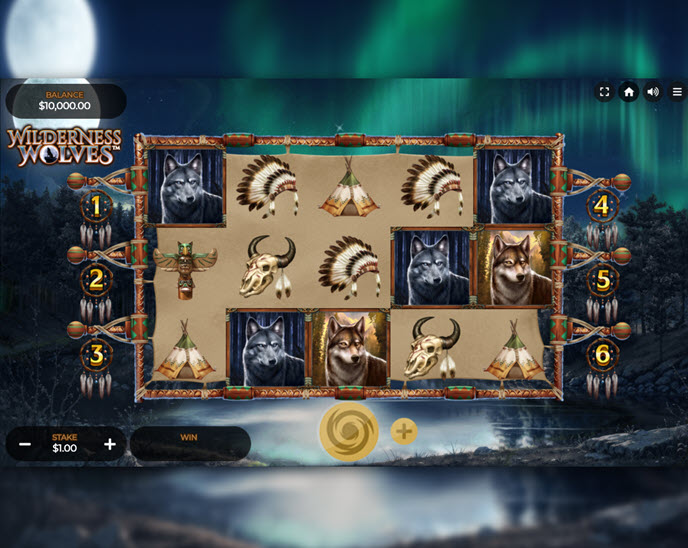The height and width of the screenshot is (548, 688).
Task: Select payline marker 6
Action: click(x=602, y=354)
